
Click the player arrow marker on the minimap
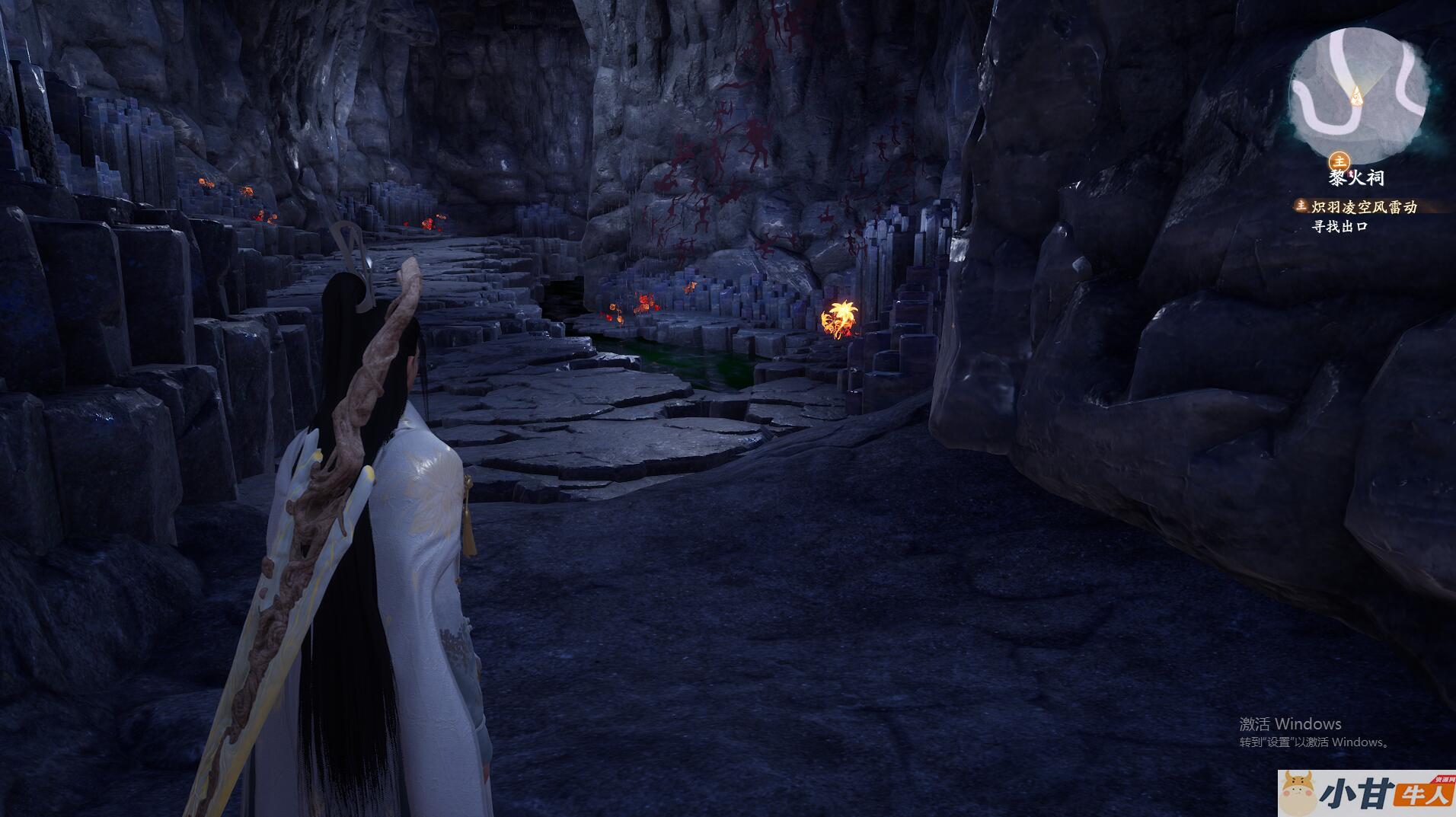tap(1355, 95)
